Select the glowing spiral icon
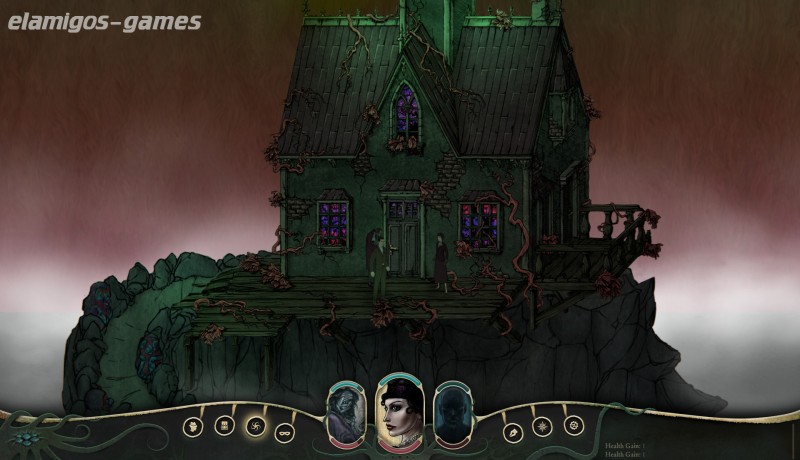The image size is (800, 460). [254, 426]
